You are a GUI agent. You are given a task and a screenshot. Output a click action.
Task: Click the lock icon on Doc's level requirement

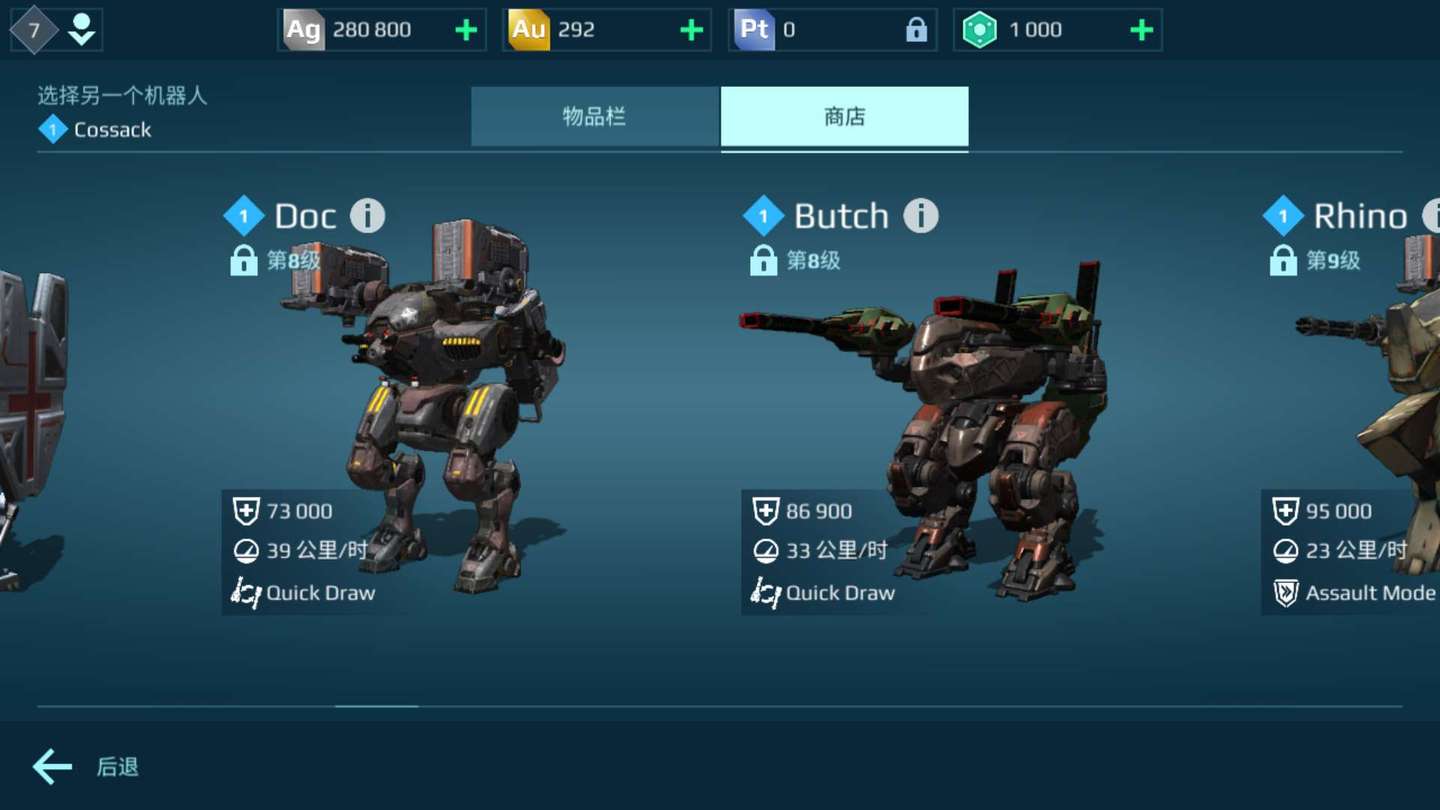244,260
